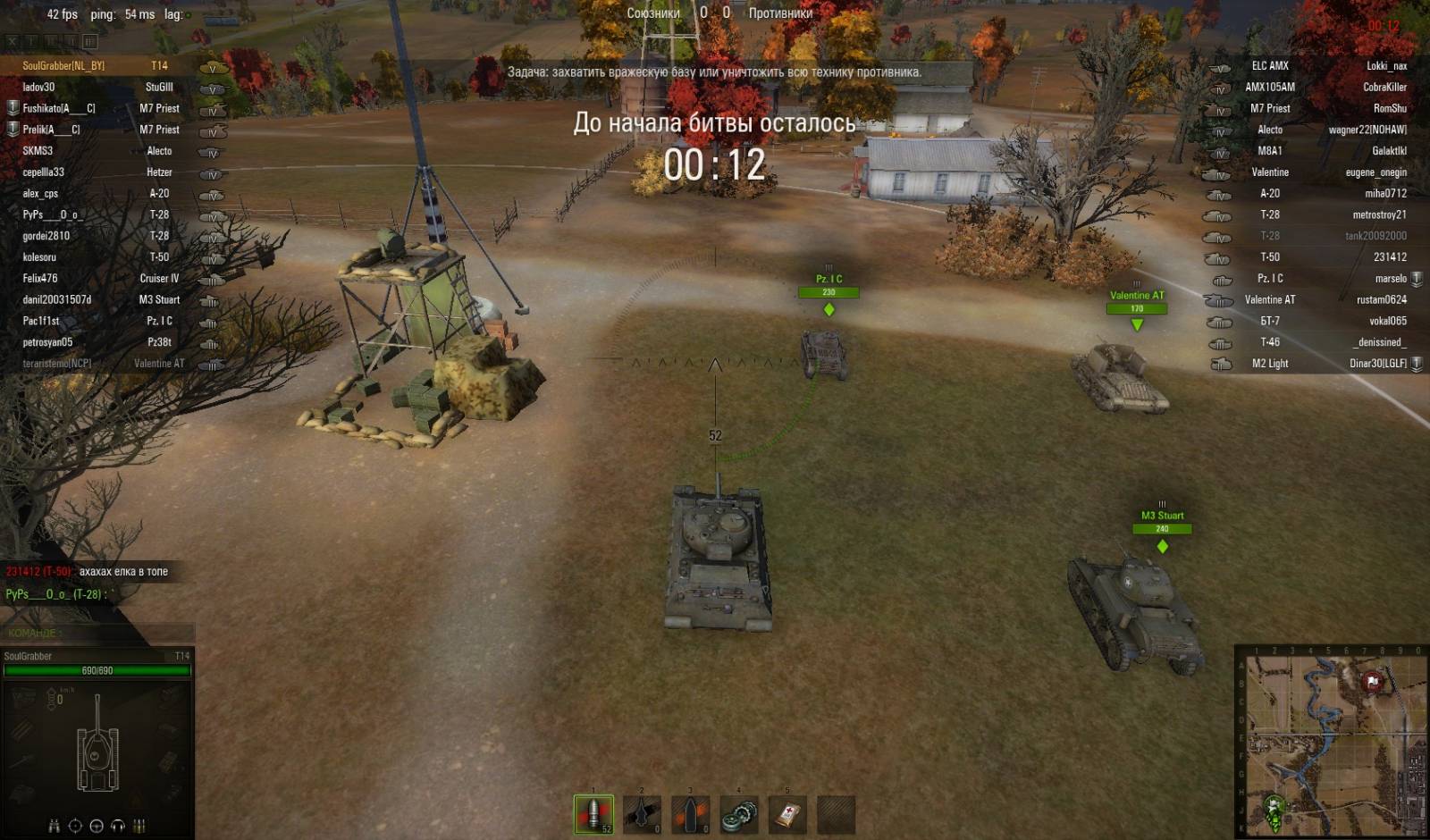Use the first aid kit consumable

[x=786, y=814]
